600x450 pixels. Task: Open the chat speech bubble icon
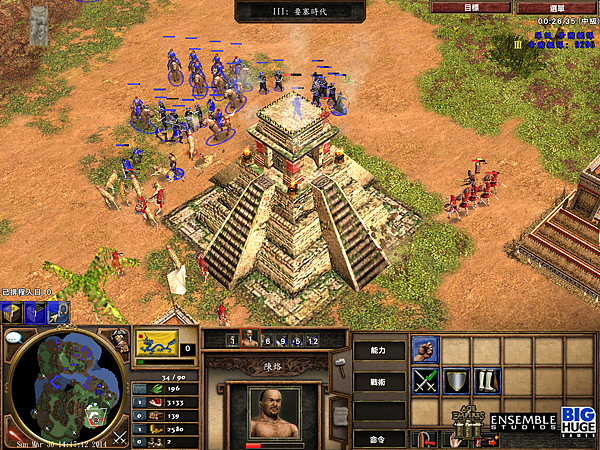(x=14, y=338)
